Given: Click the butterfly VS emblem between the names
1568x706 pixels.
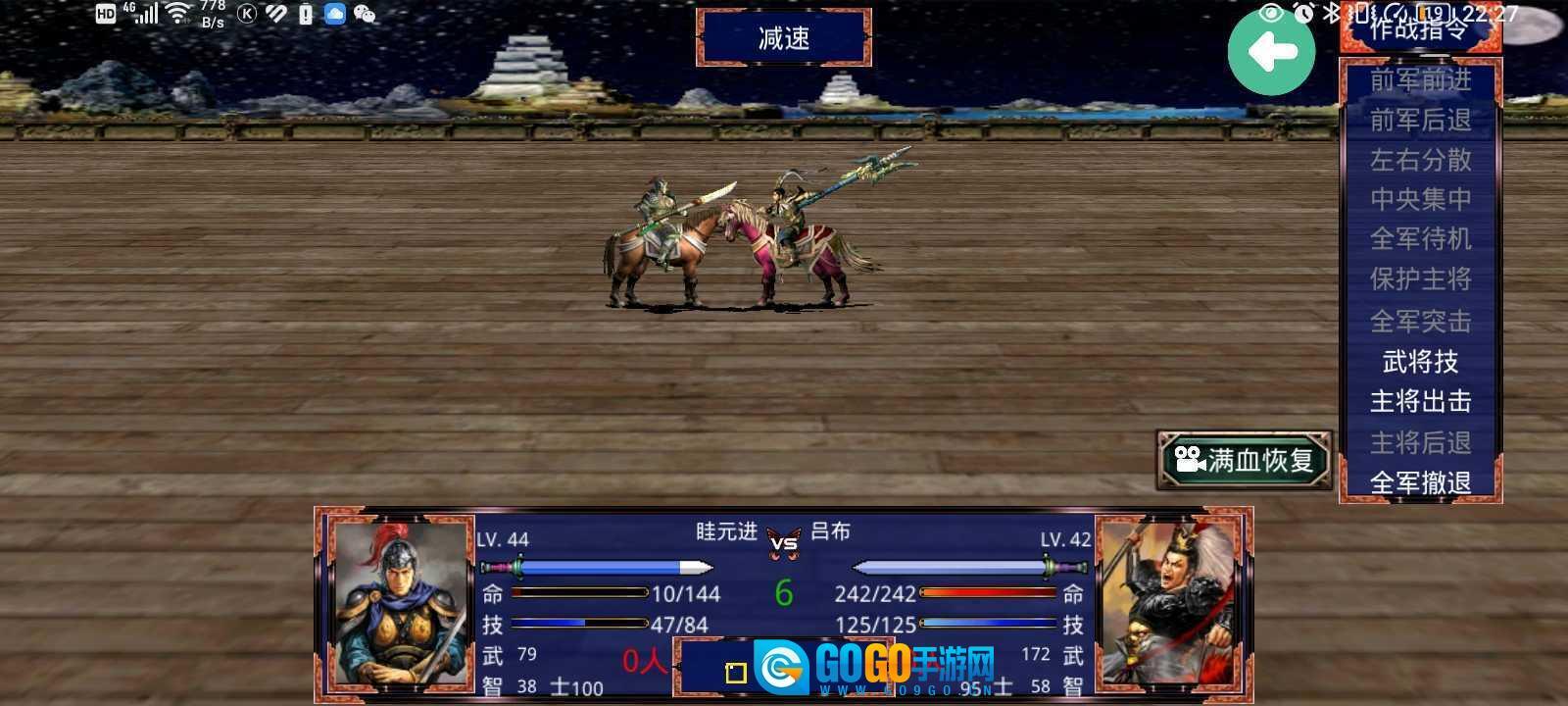Looking at the screenshot, I should point(782,541).
